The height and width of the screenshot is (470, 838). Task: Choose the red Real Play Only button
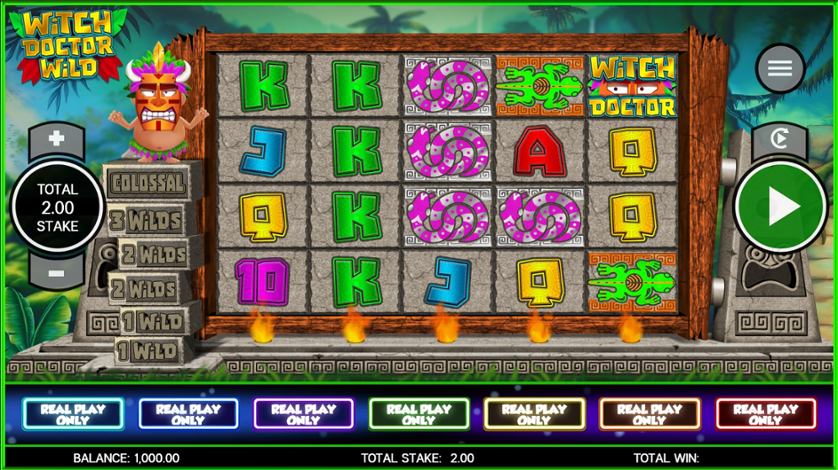pos(765,414)
